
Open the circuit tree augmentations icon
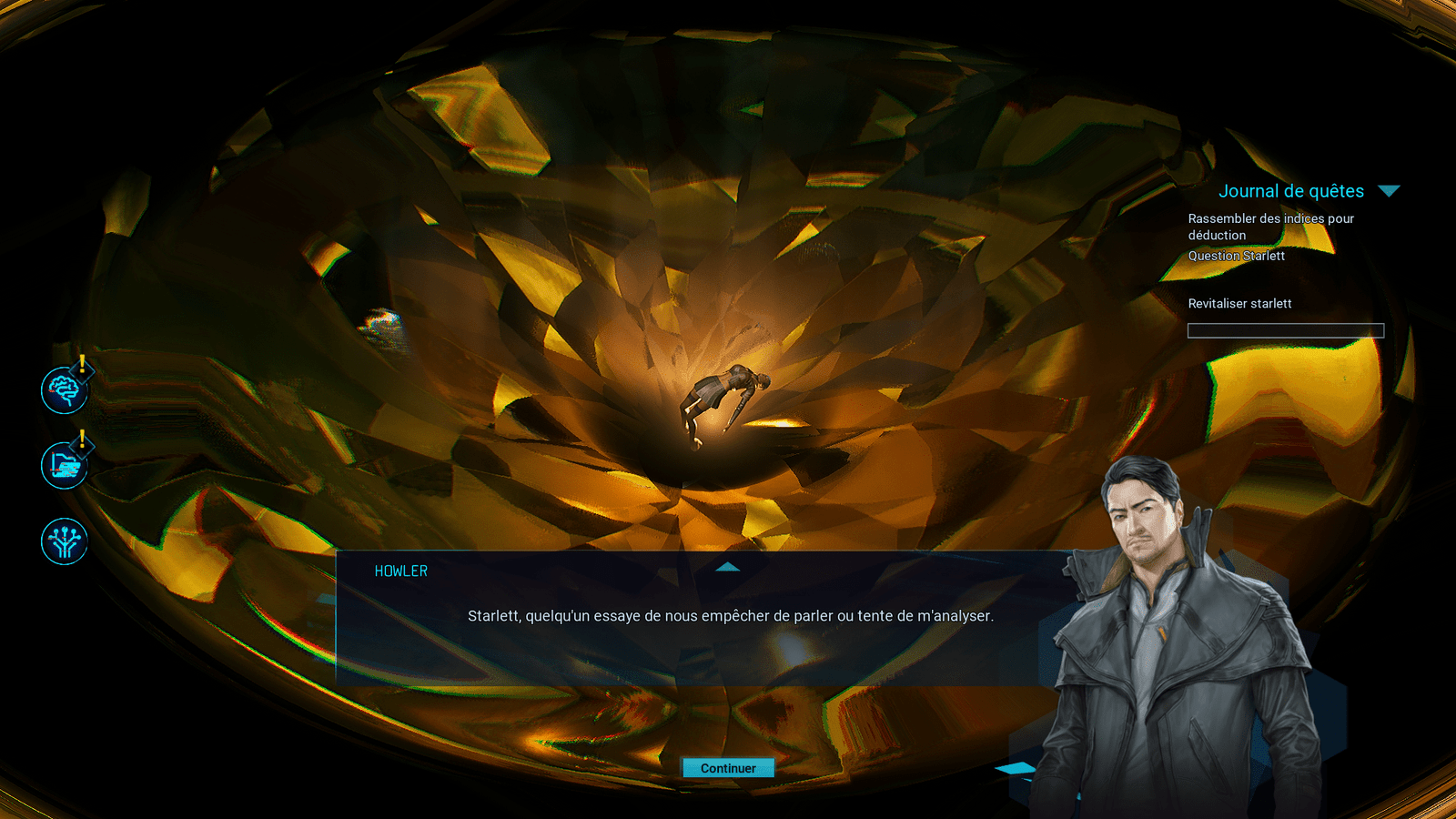(64, 541)
